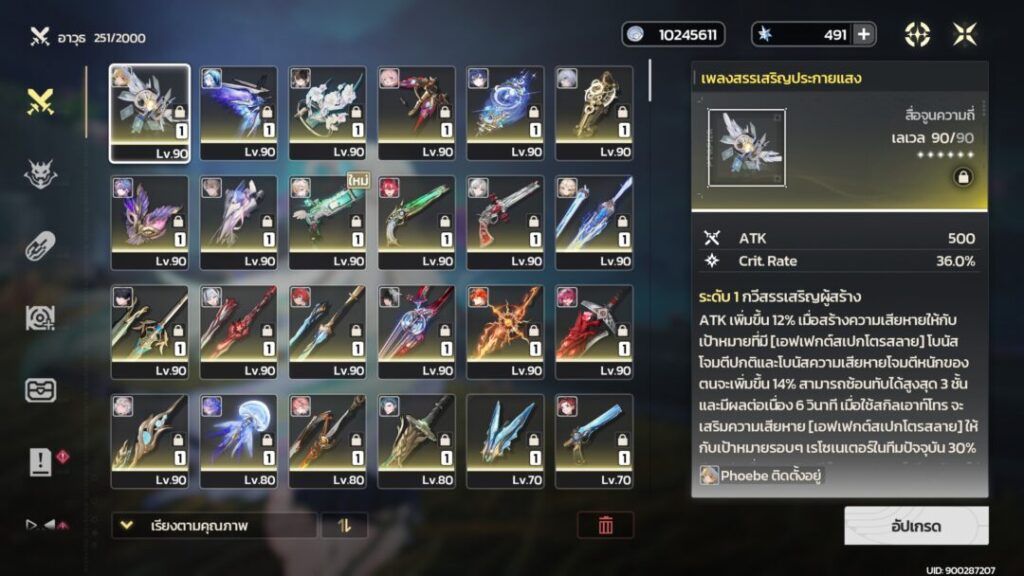Click the red trash can button
The height and width of the screenshot is (576, 1024).
(605, 525)
